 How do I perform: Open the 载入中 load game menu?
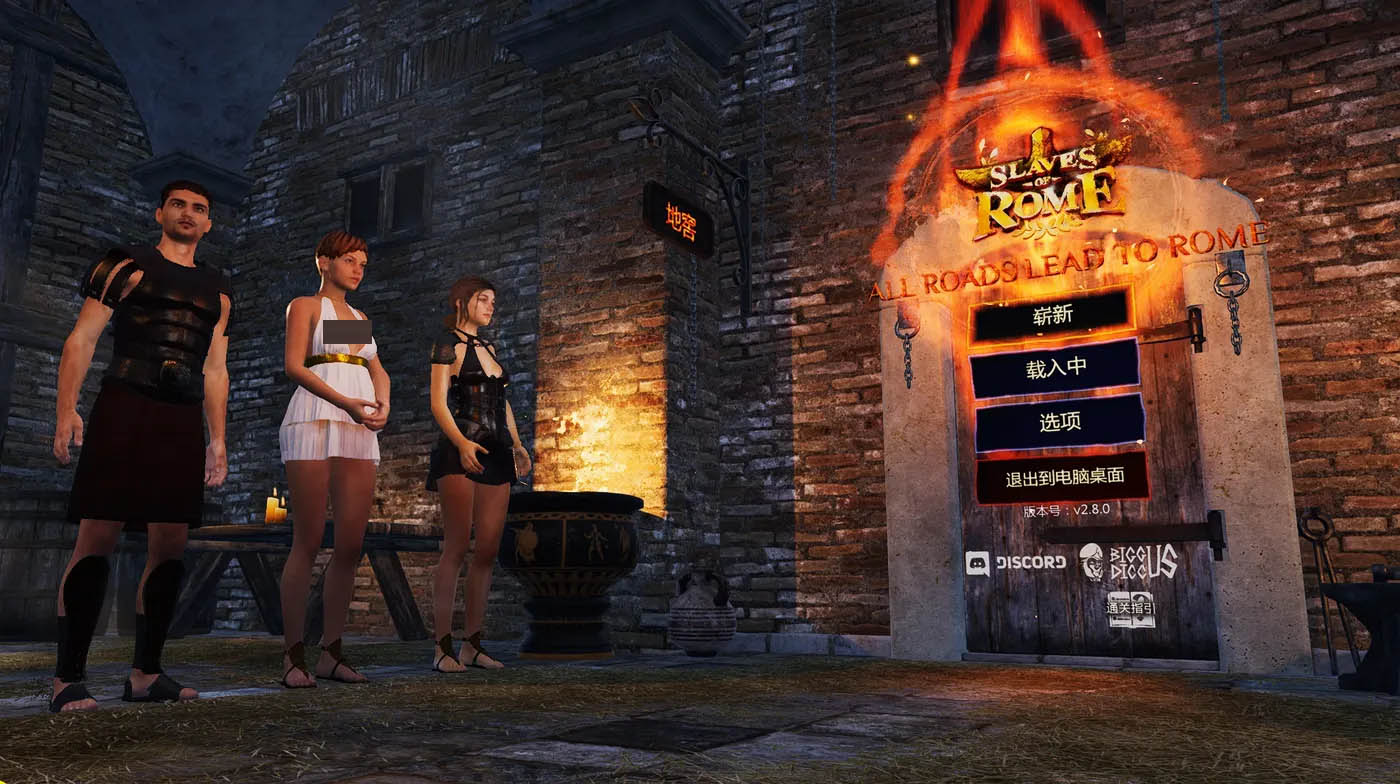(x=1055, y=368)
